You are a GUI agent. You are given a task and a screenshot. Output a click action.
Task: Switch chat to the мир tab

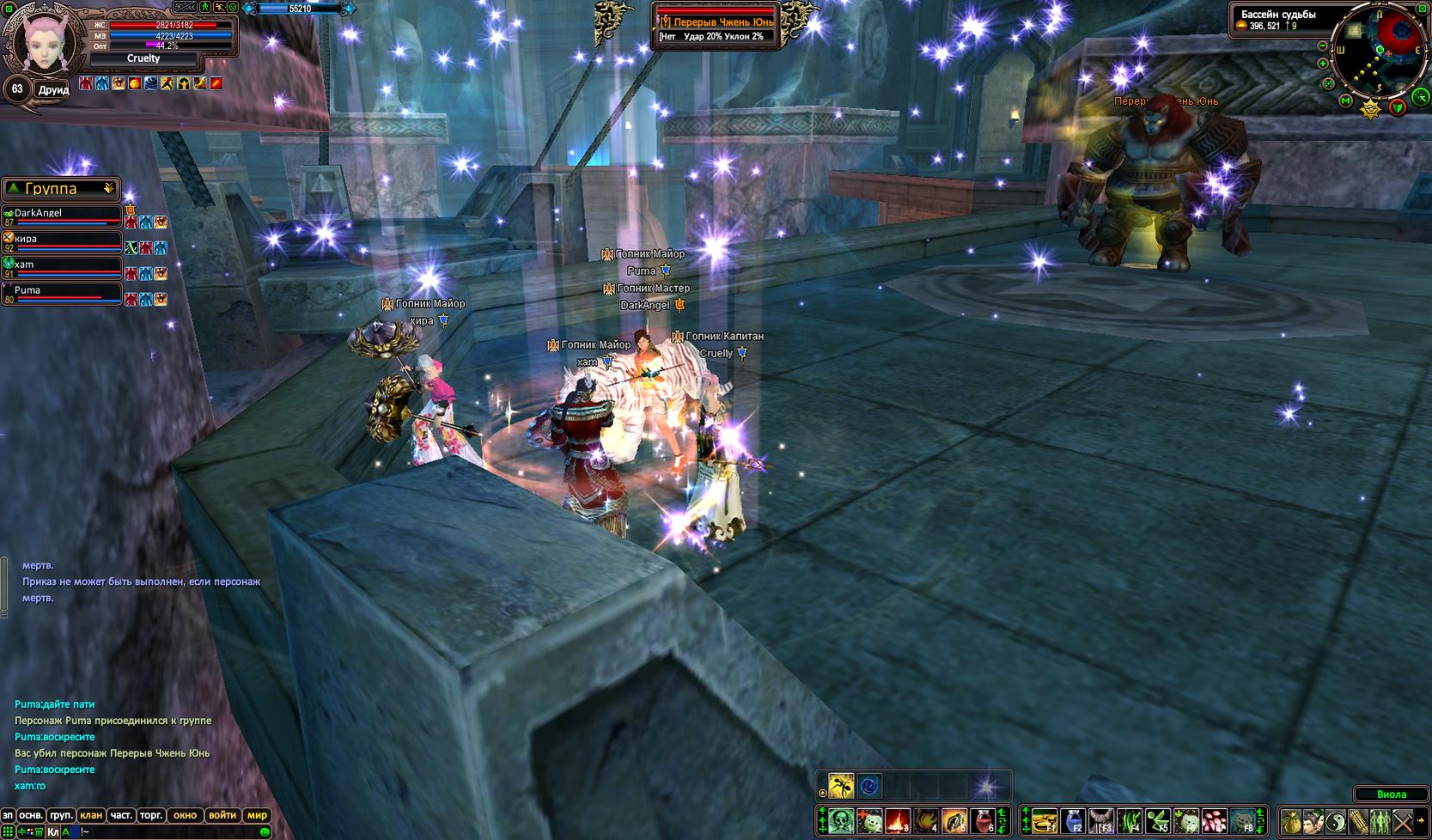click(257, 815)
